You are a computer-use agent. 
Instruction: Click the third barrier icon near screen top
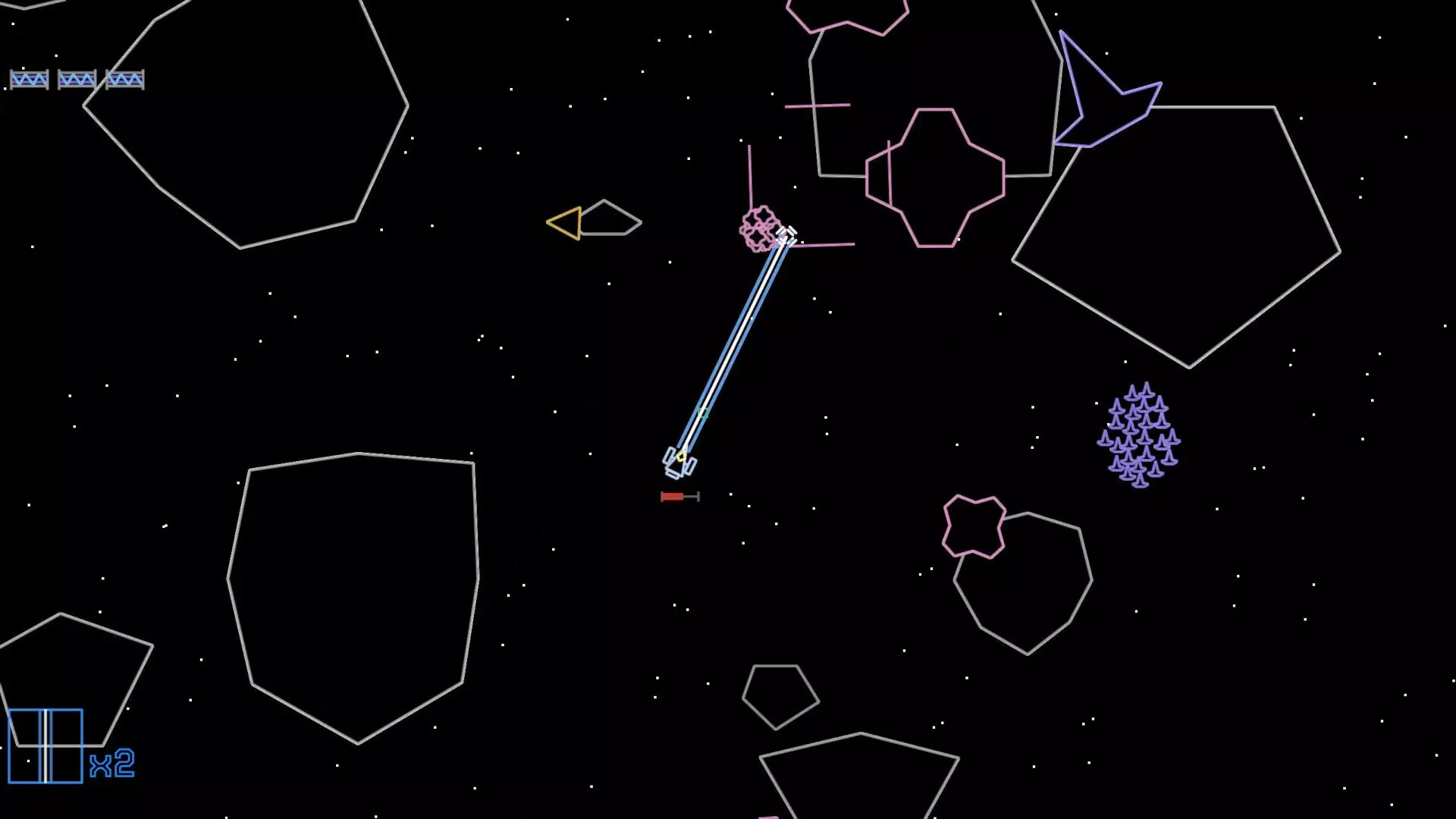point(127,79)
